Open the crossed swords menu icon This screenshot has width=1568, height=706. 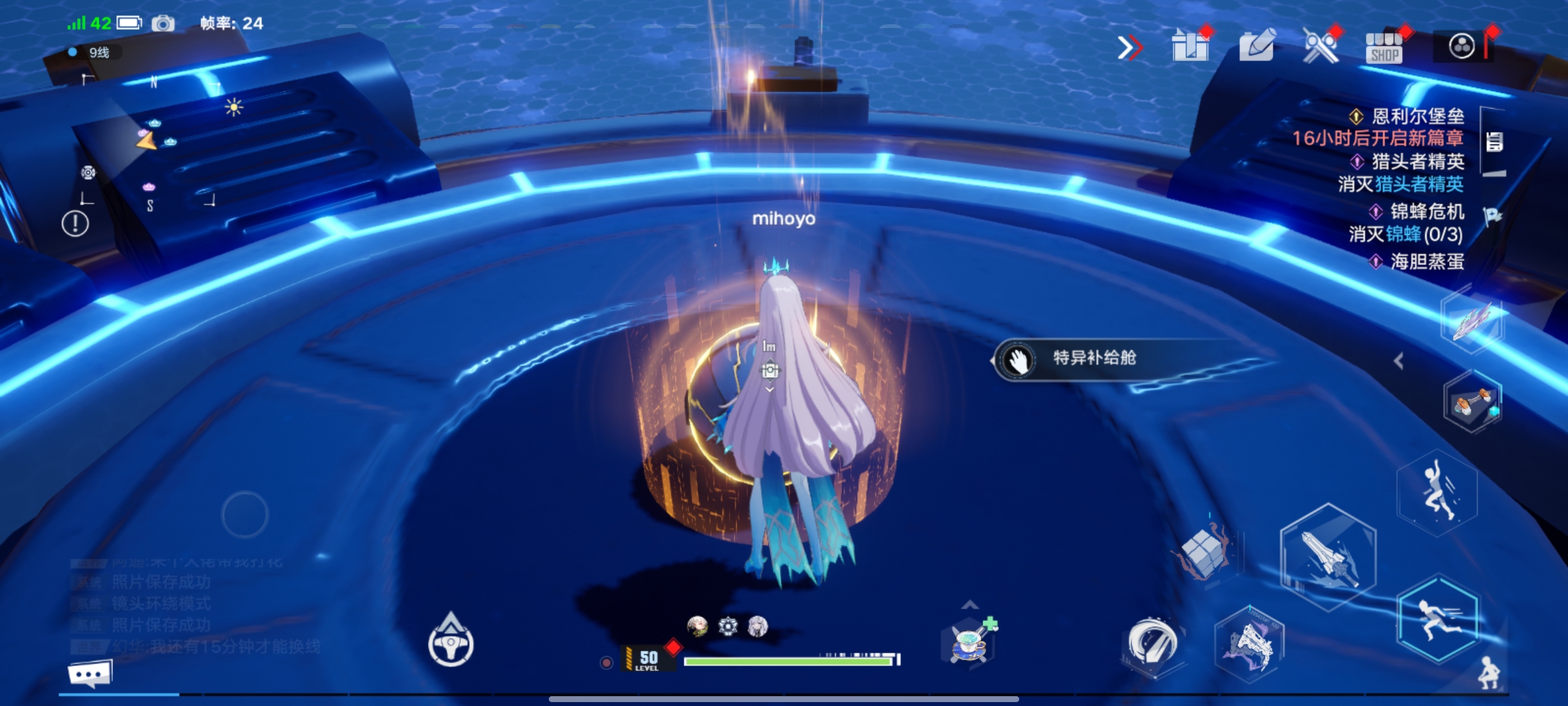click(x=1320, y=46)
